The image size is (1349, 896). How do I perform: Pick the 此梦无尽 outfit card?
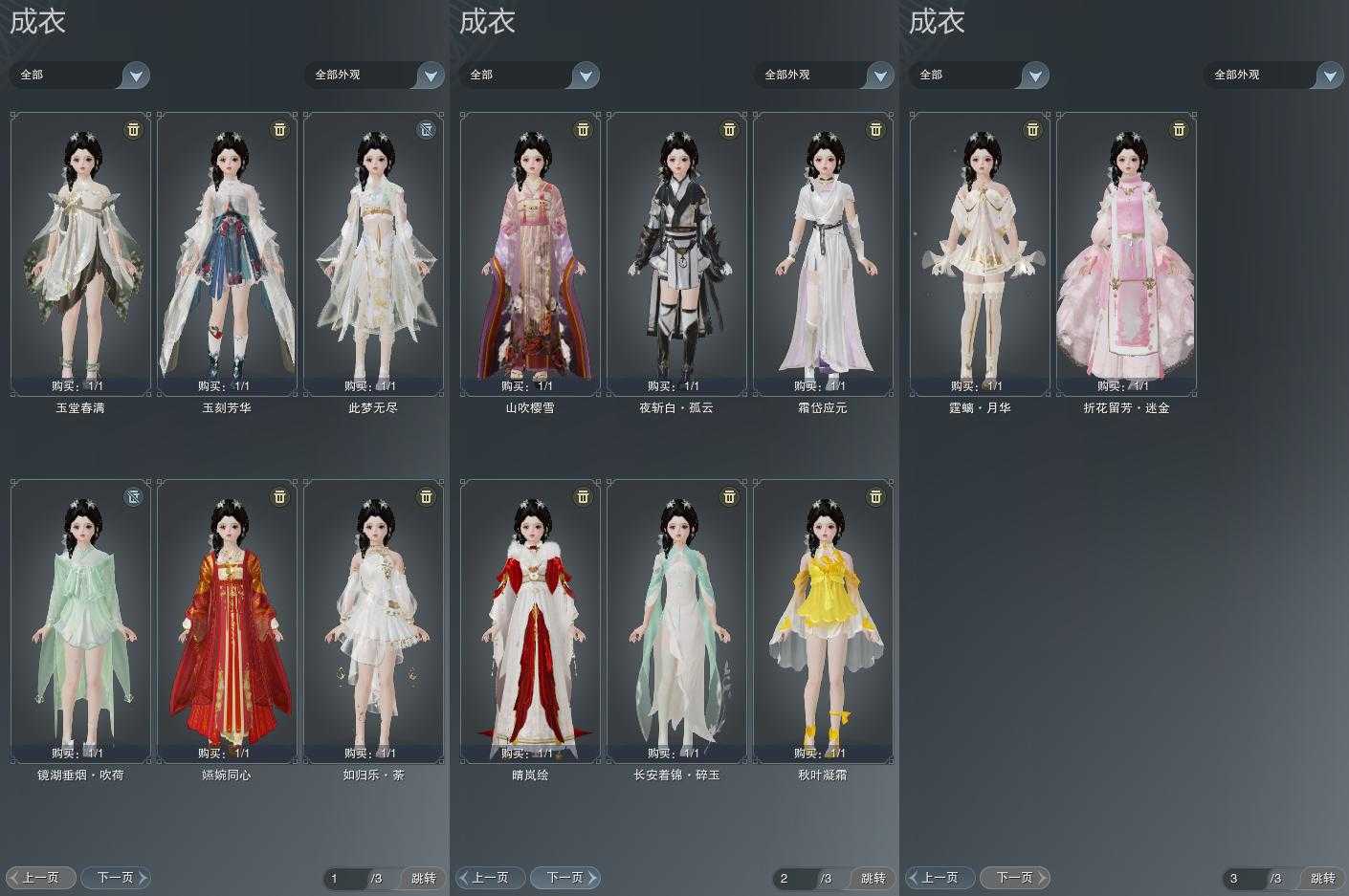coord(373,253)
